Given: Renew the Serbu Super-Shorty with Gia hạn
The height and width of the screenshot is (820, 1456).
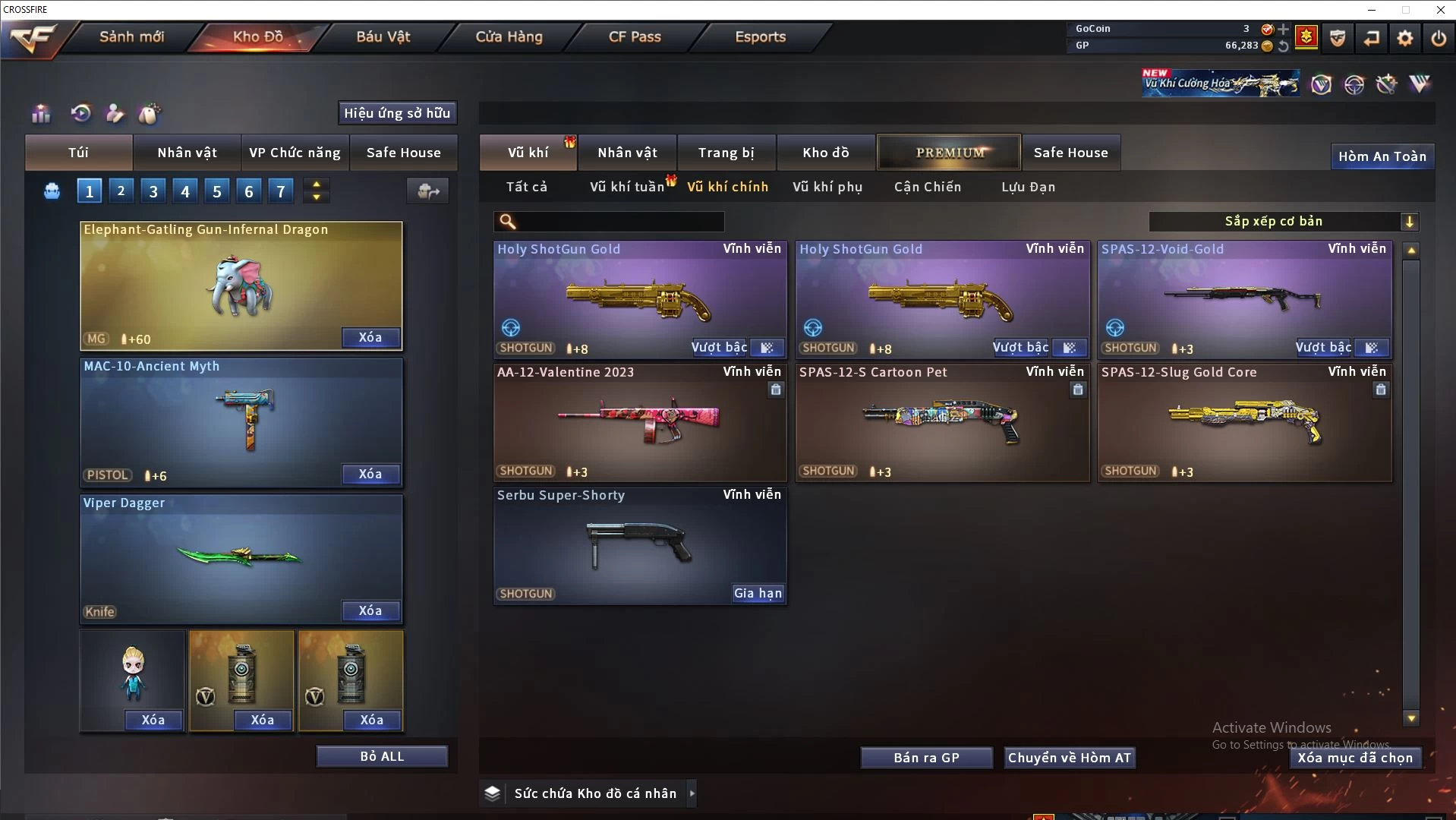Looking at the screenshot, I should pos(757,593).
